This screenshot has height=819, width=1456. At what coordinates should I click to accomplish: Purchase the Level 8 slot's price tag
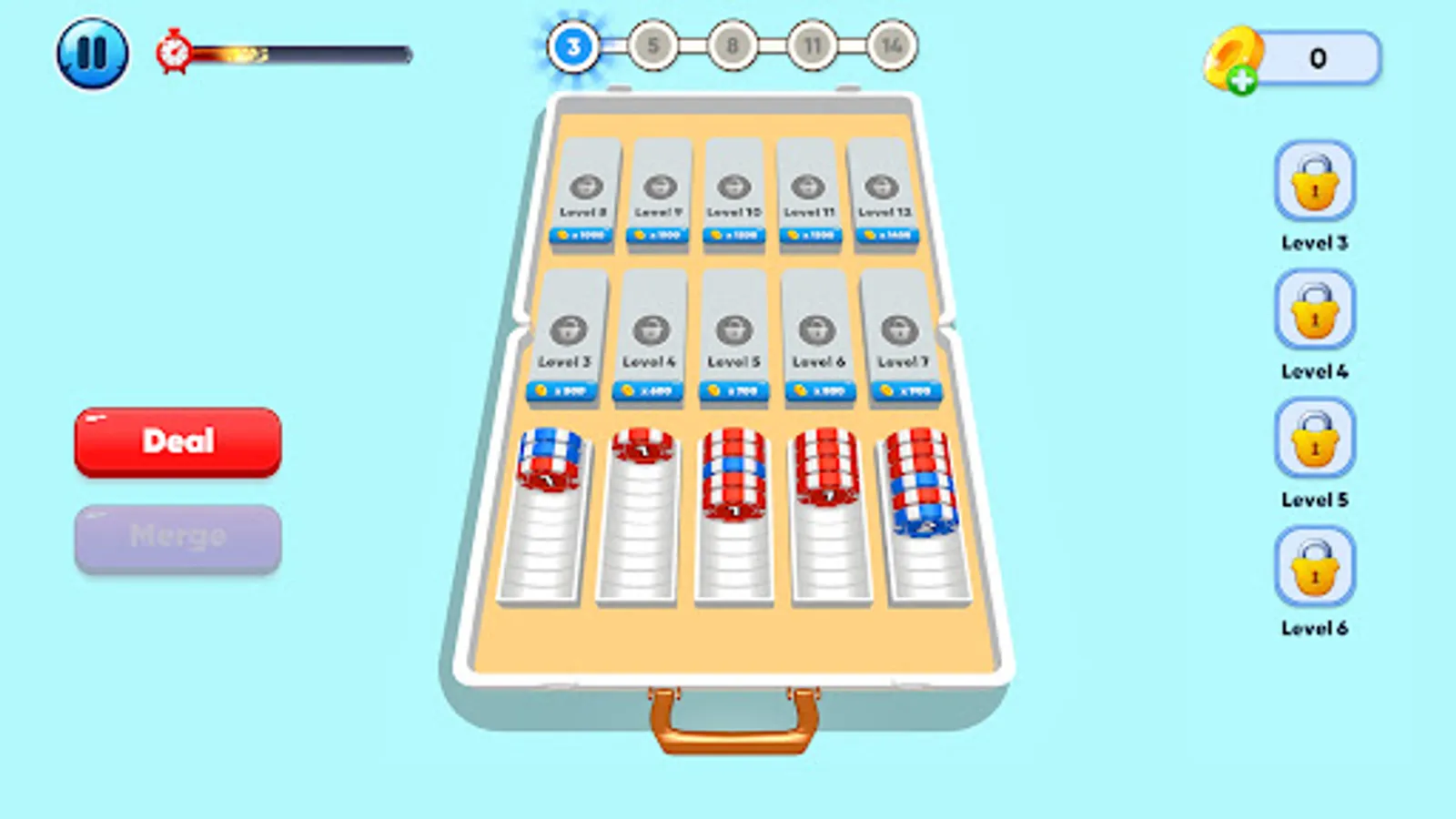tap(579, 236)
